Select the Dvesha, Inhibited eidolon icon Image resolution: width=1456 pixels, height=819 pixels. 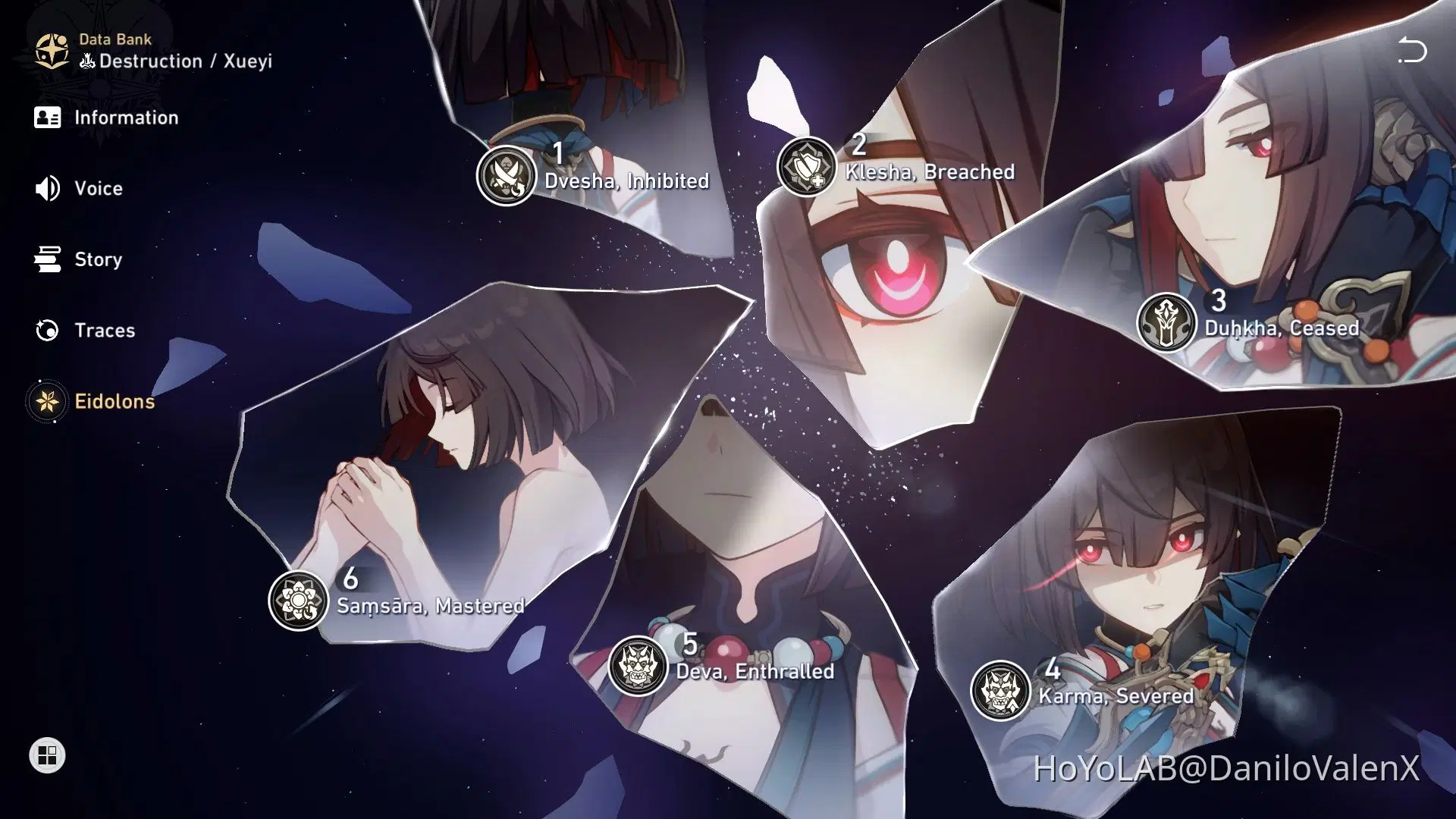point(507,174)
